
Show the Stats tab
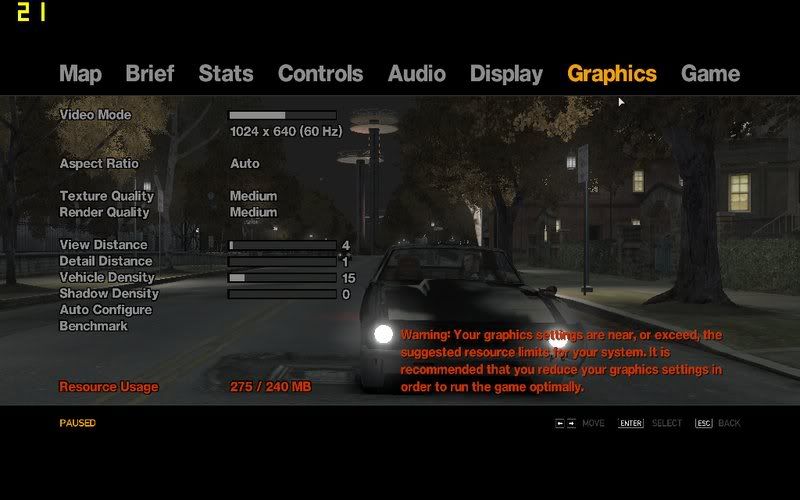(226, 74)
